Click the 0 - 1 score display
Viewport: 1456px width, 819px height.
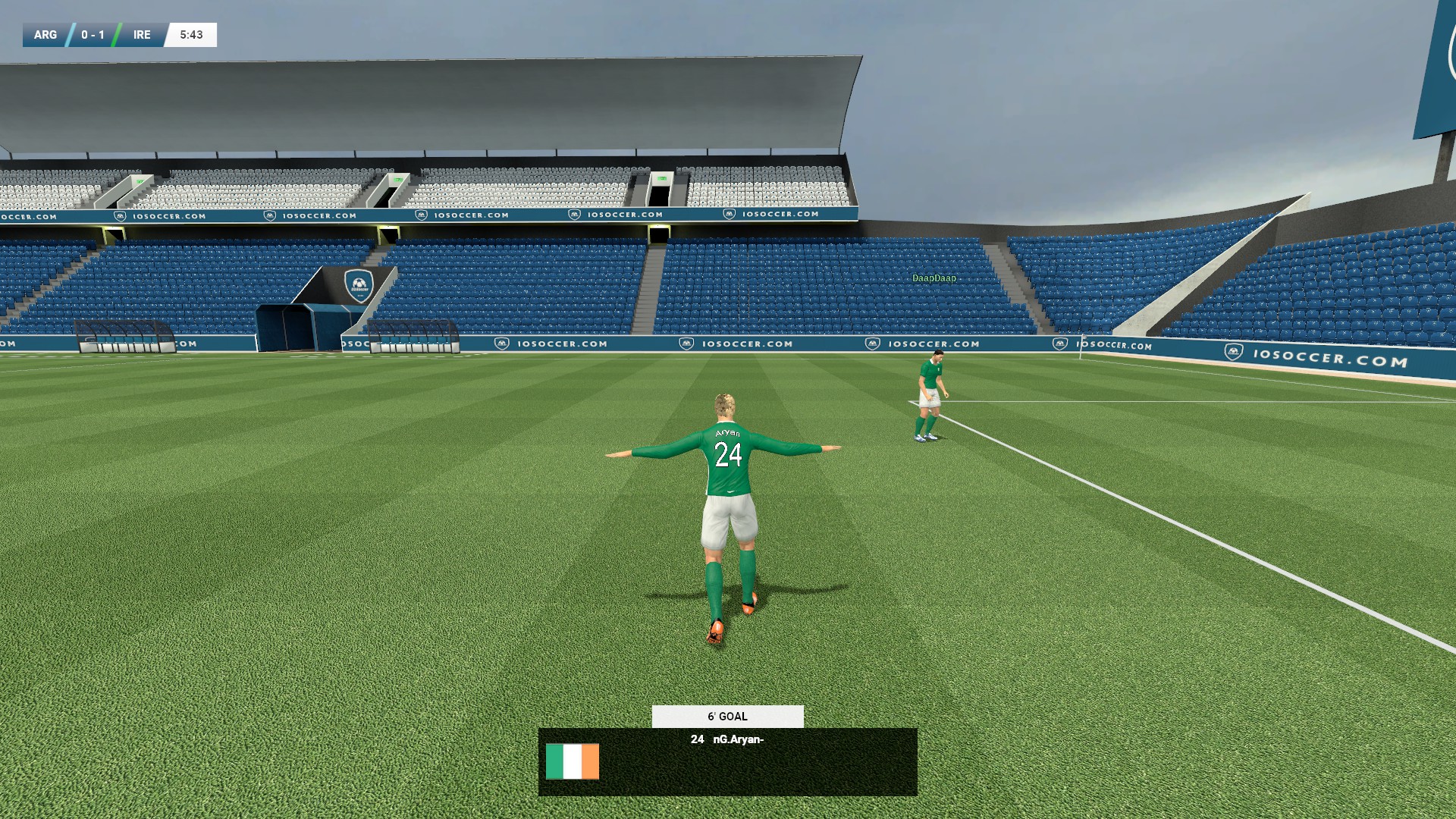[x=93, y=34]
